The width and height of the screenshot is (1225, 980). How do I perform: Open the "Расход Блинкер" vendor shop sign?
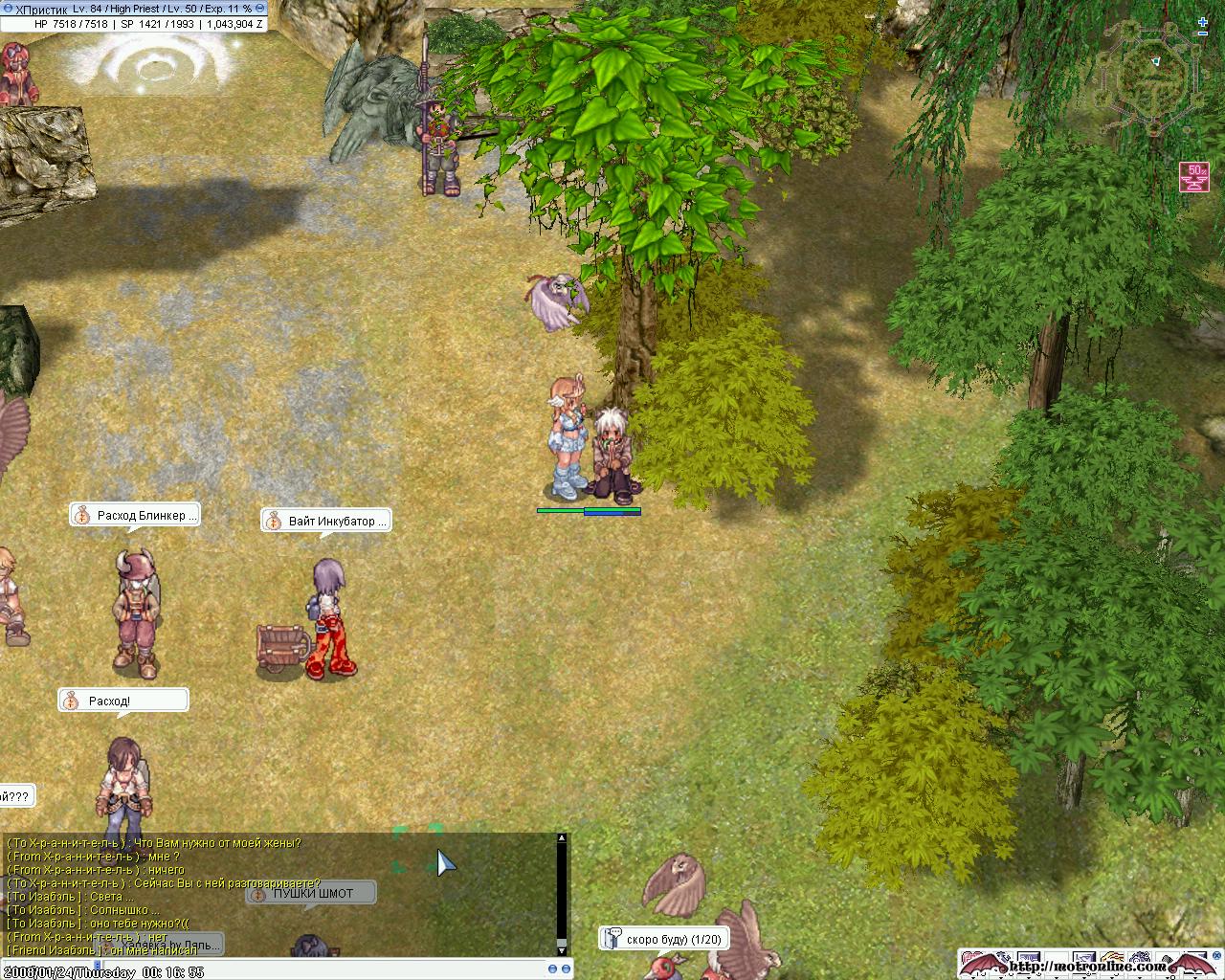[136, 516]
